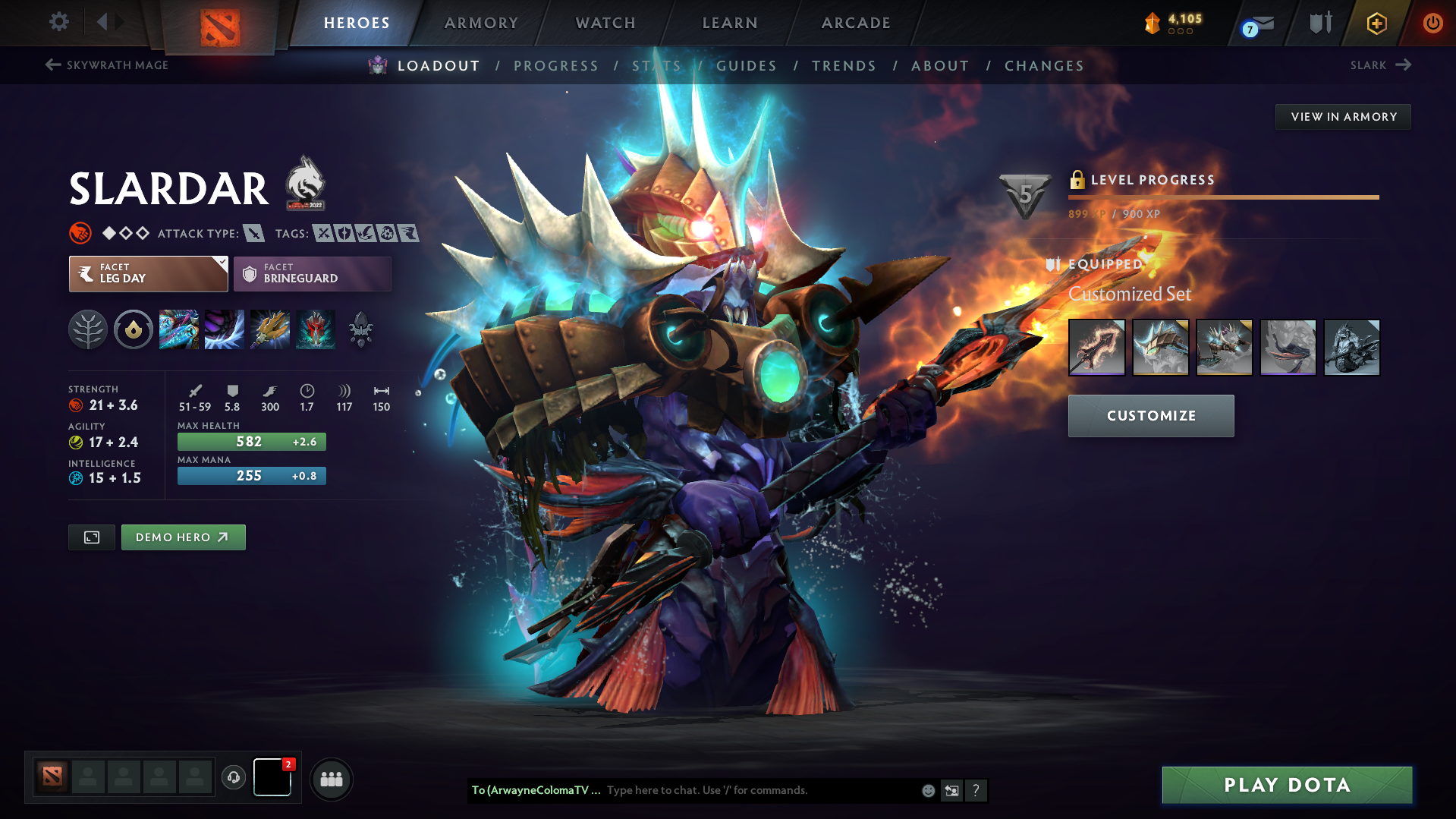1456x819 pixels.
Task: Enable the pip under Brineguard facet shield
Action: 250,274
